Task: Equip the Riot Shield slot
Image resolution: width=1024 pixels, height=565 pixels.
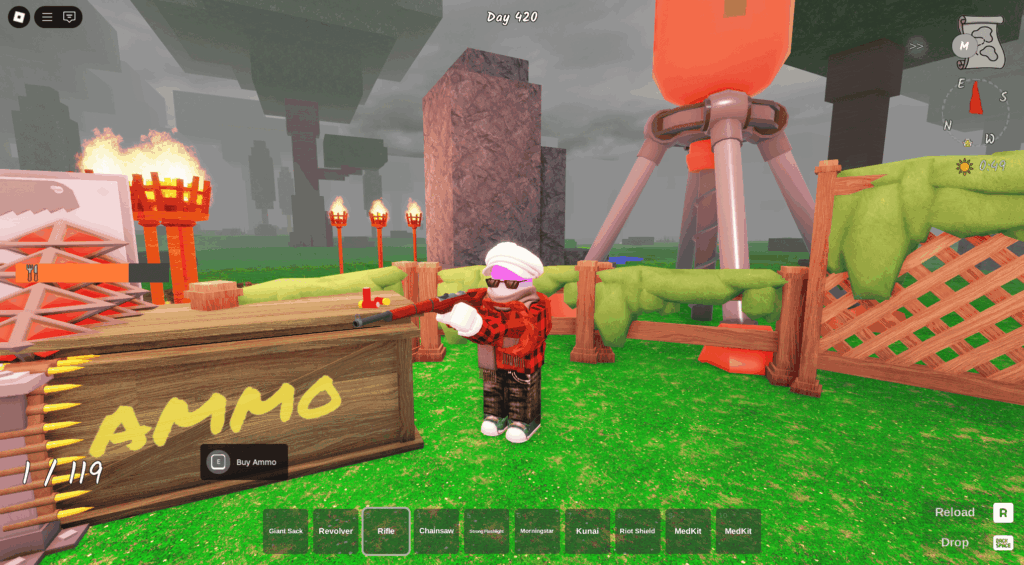Action: pos(638,531)
